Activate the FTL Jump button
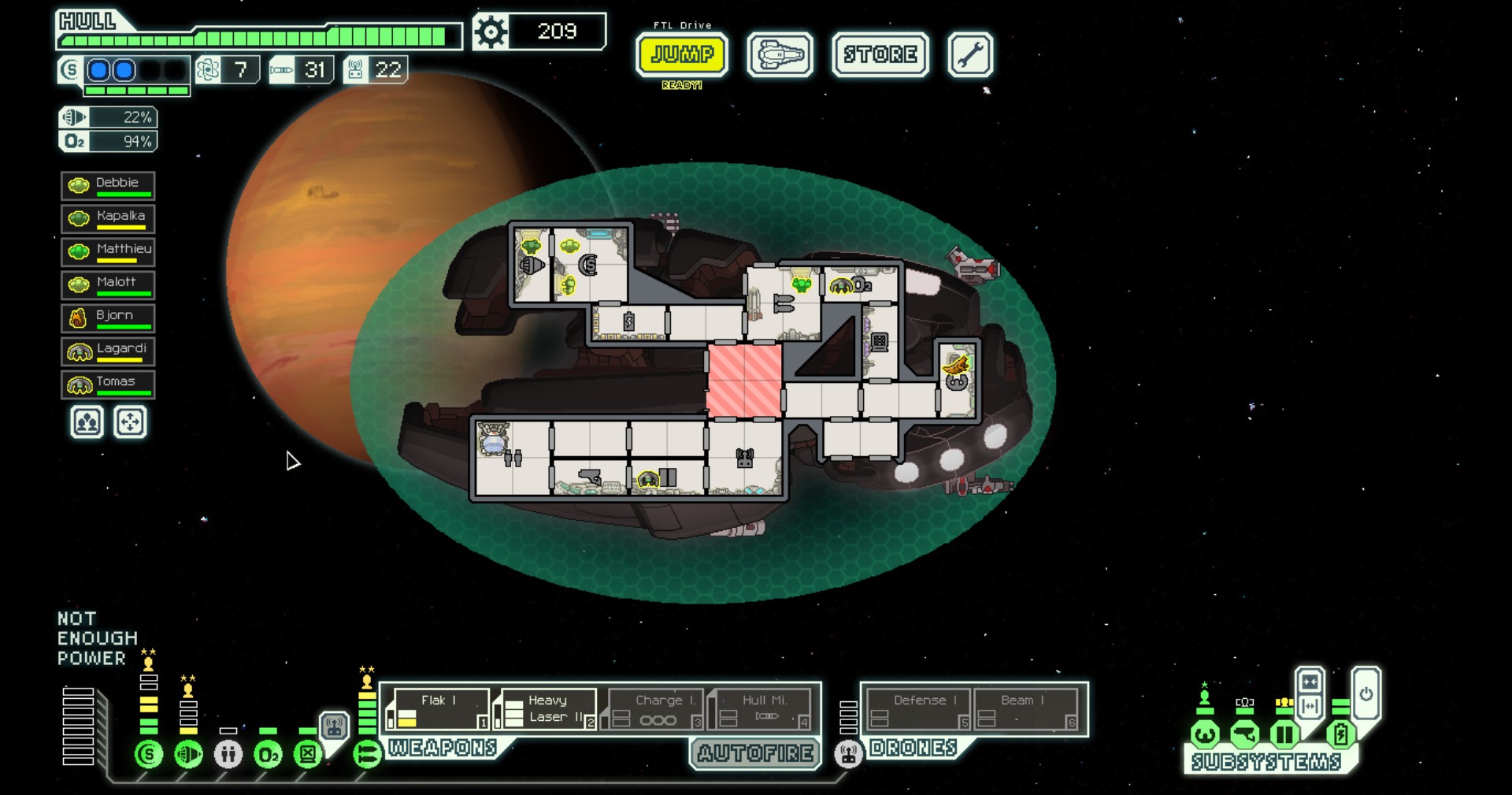Screen dimensions: 1512x795 (x=682, y=54)
